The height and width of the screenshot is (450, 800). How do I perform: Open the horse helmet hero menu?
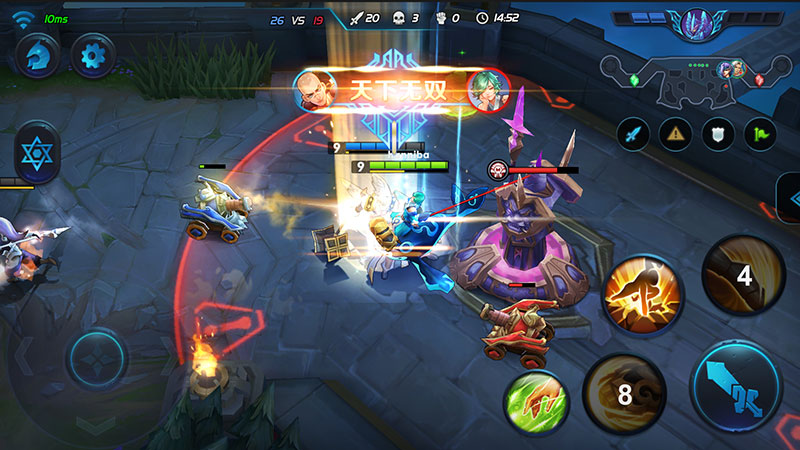(36, 53)
